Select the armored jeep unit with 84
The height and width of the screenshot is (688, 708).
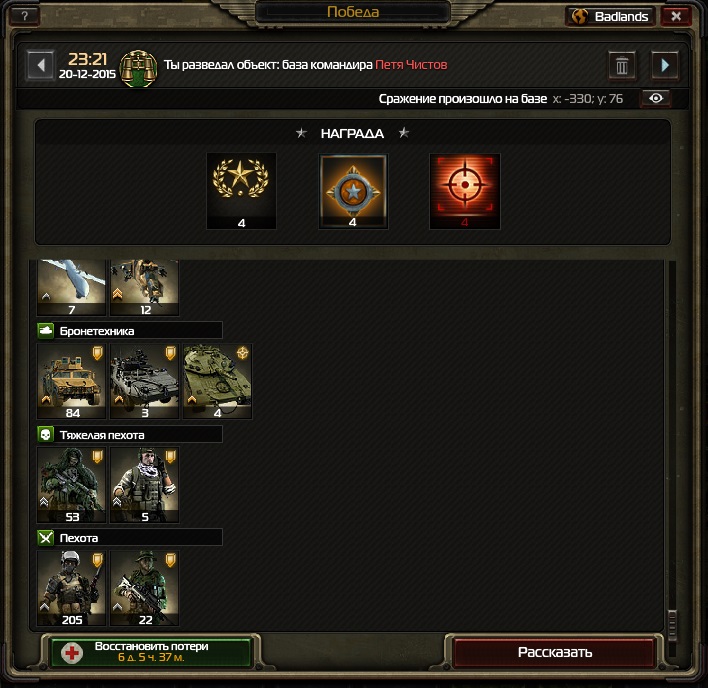click(72, 380)
